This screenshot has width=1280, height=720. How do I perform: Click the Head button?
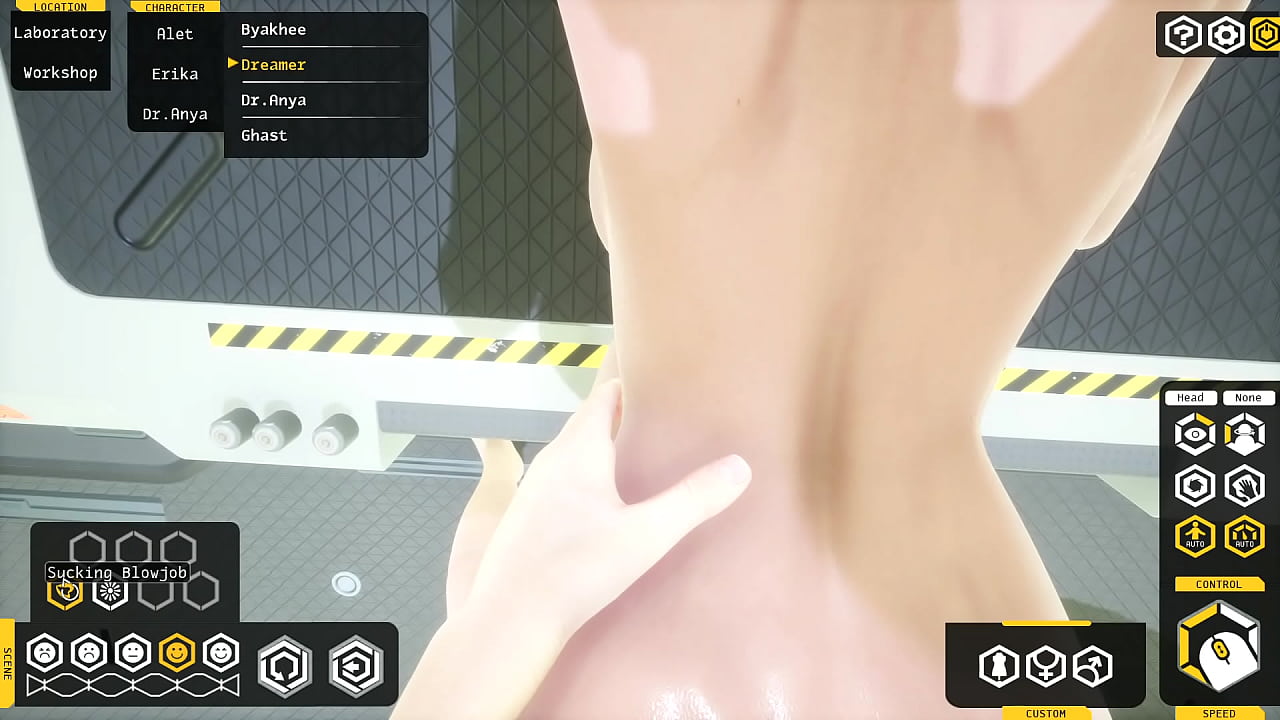click(x=1190, y=398)
